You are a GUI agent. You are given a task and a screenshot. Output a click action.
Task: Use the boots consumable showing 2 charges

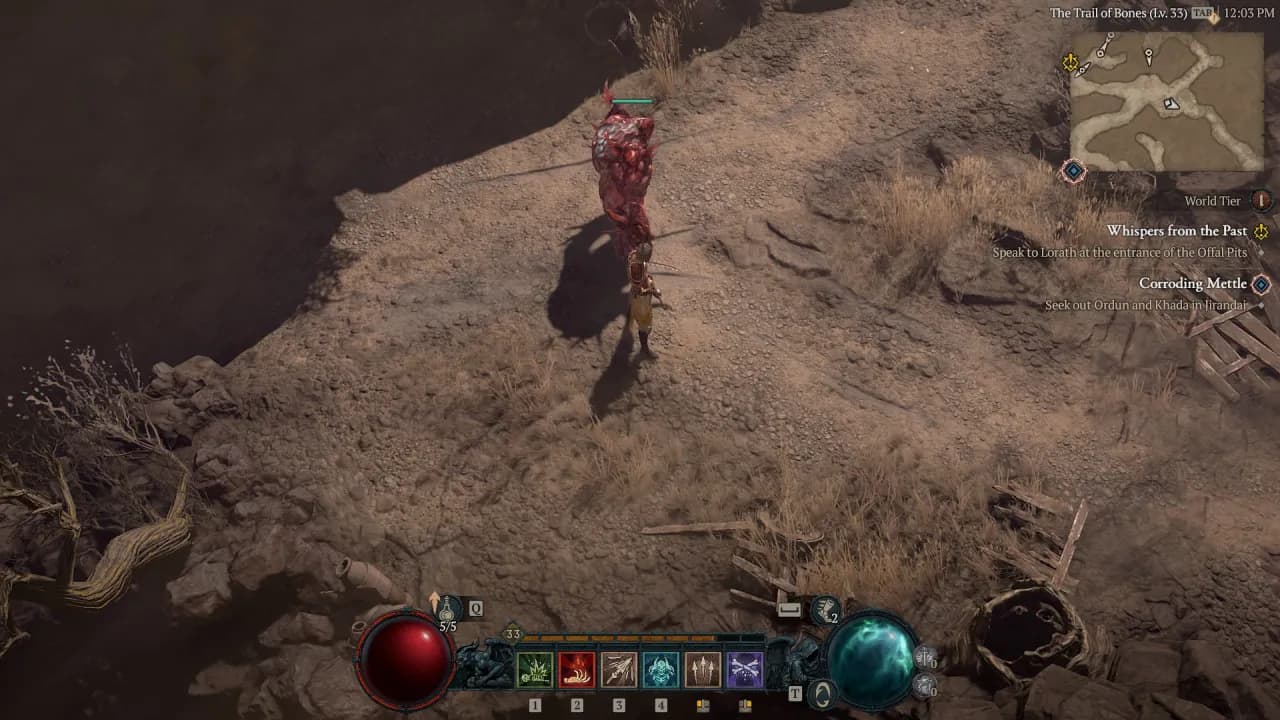click(825, 609)
